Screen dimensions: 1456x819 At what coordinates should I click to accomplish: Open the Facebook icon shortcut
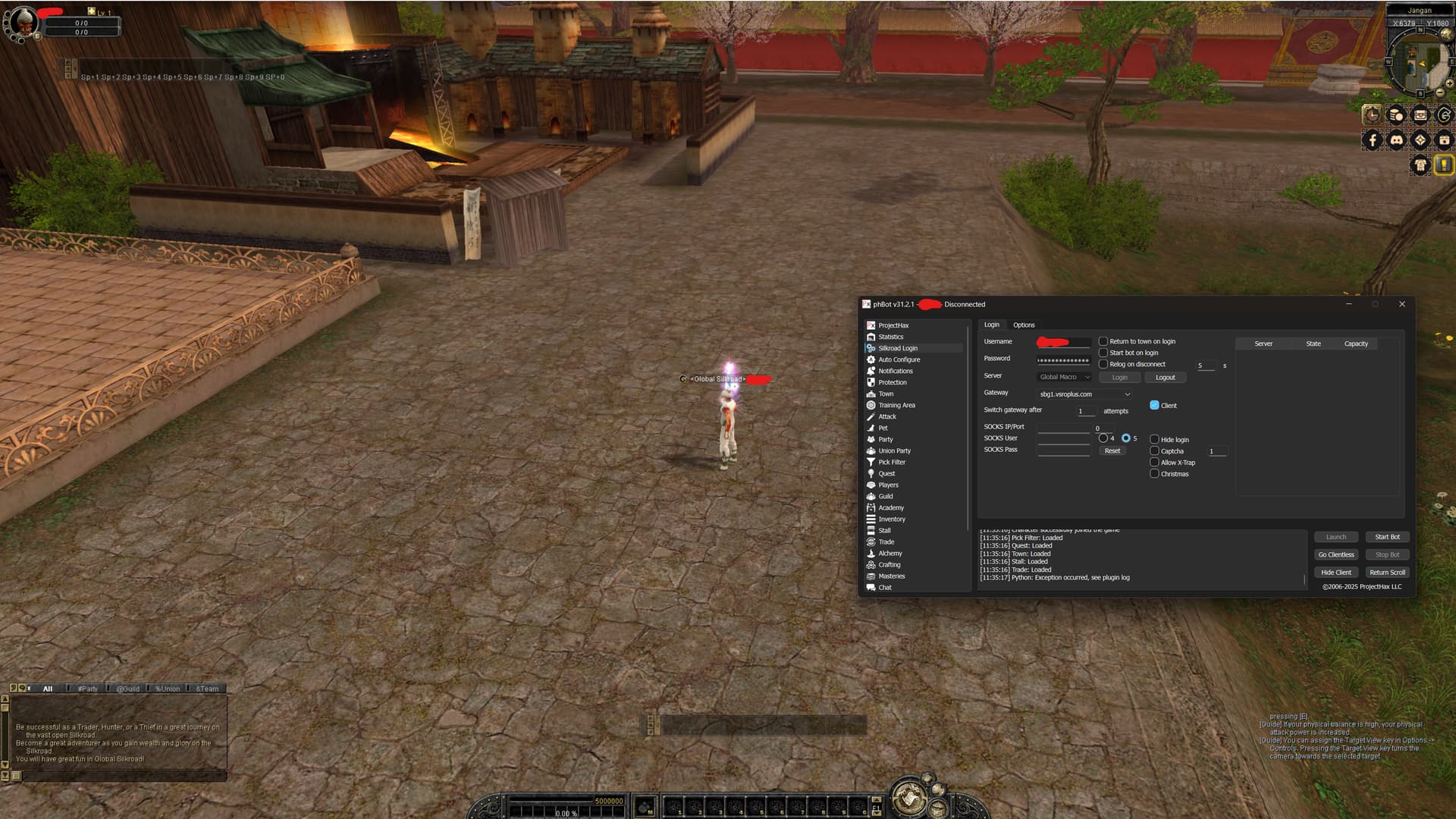pyautogui.click(x=1372, y=140)
